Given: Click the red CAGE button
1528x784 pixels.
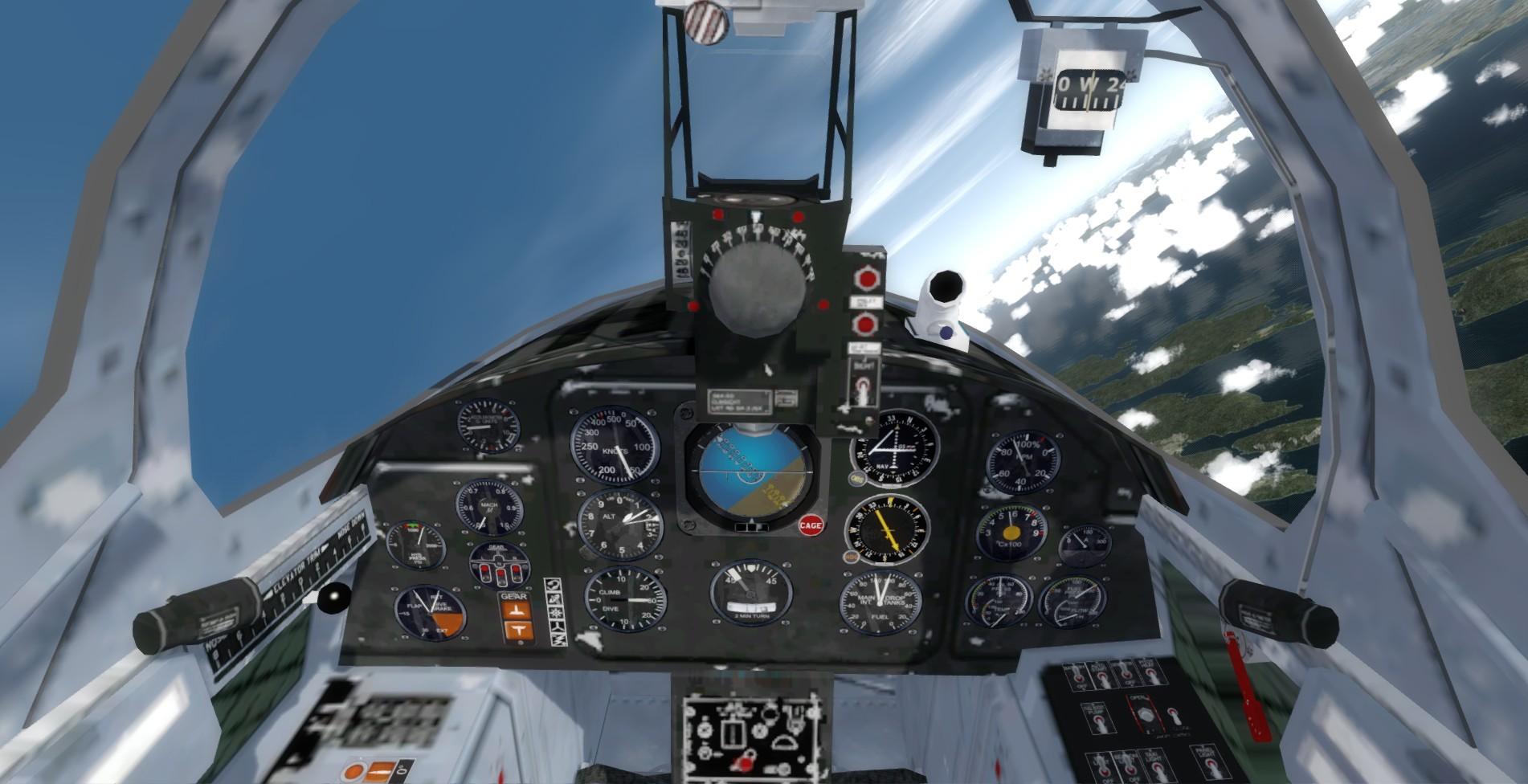Looking at the screenshot, I should click(x=811, y=526).
